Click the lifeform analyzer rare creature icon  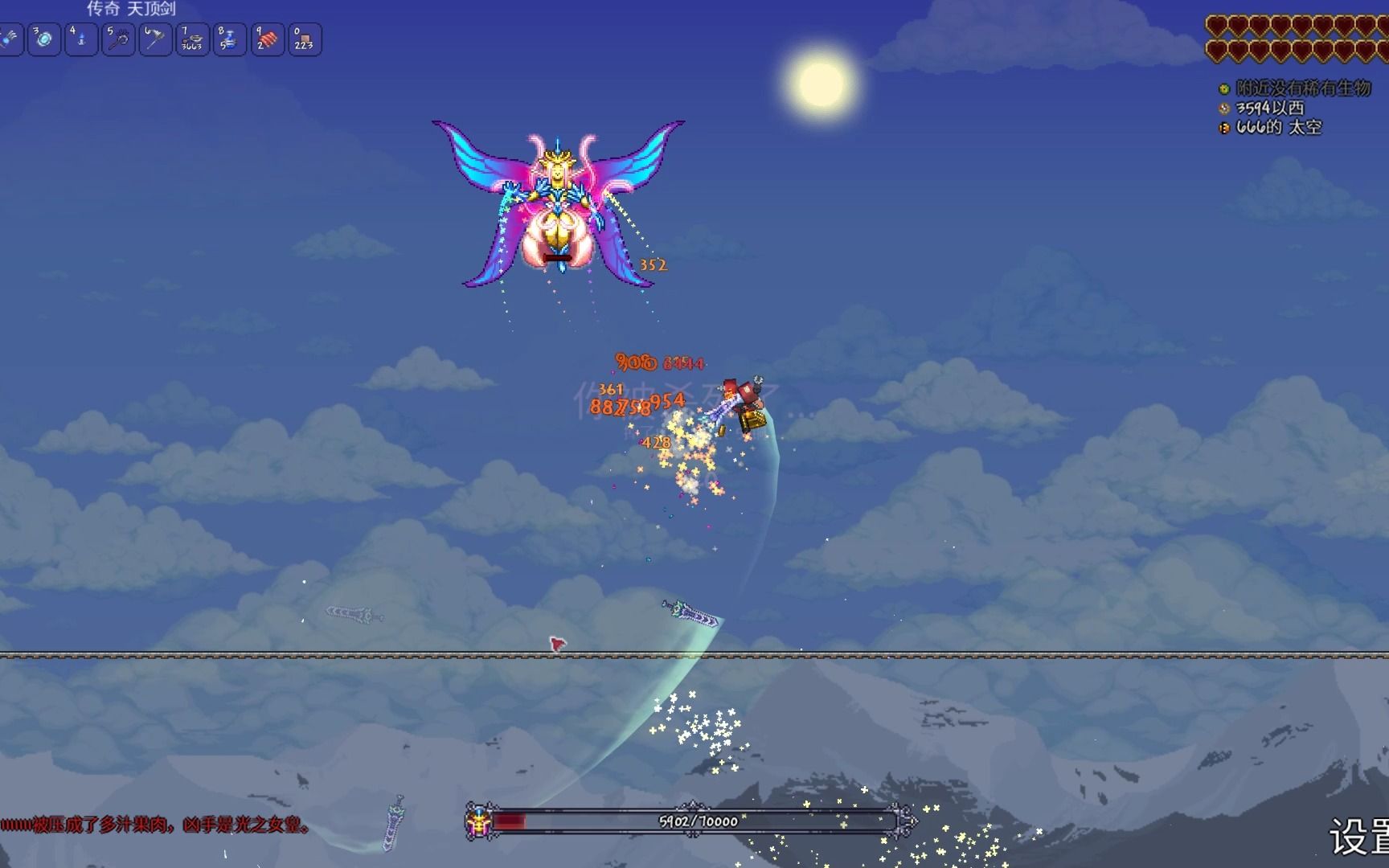(1224, 89)
